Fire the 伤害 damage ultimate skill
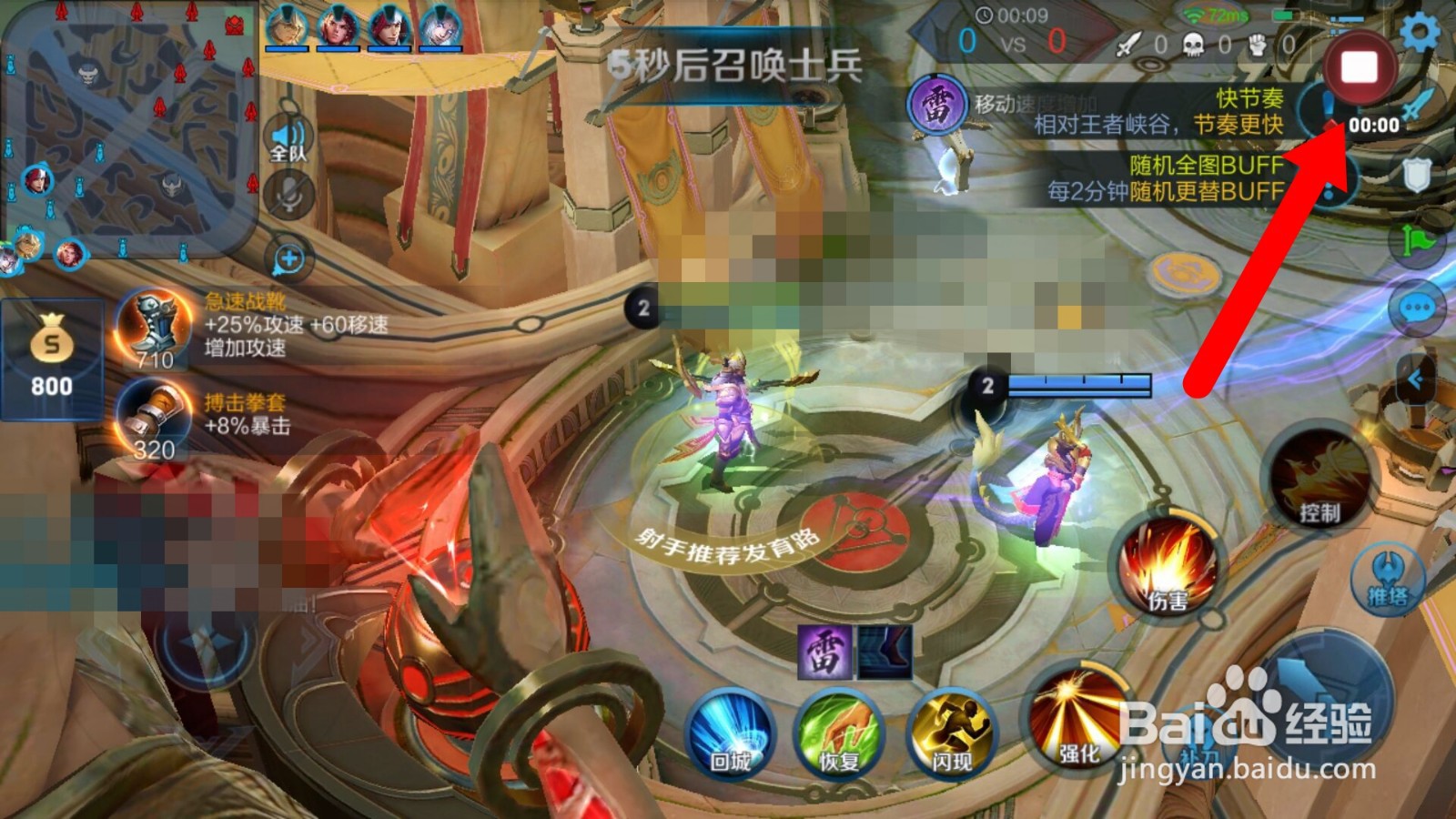This screenshot has width=1456, height=819. pyautogui.click(x=1168, y=561)
